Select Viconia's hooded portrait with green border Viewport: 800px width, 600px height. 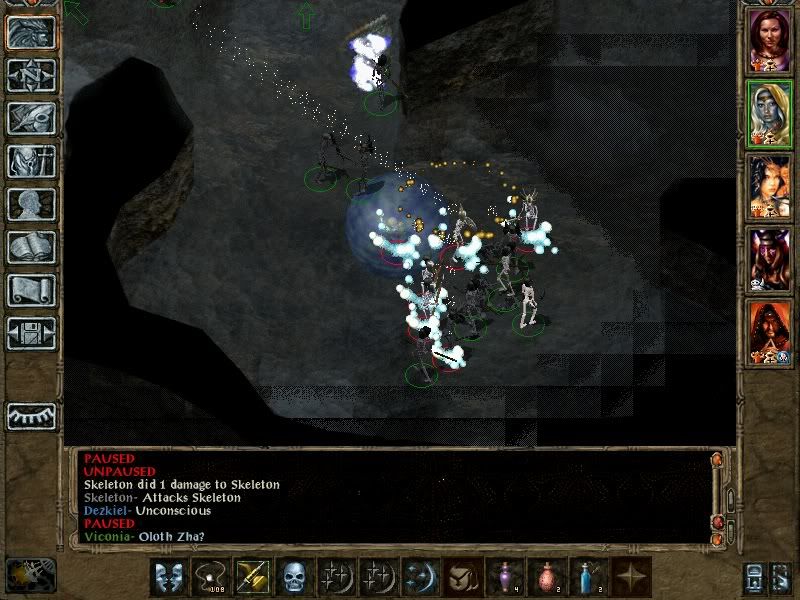coord(770,113)
